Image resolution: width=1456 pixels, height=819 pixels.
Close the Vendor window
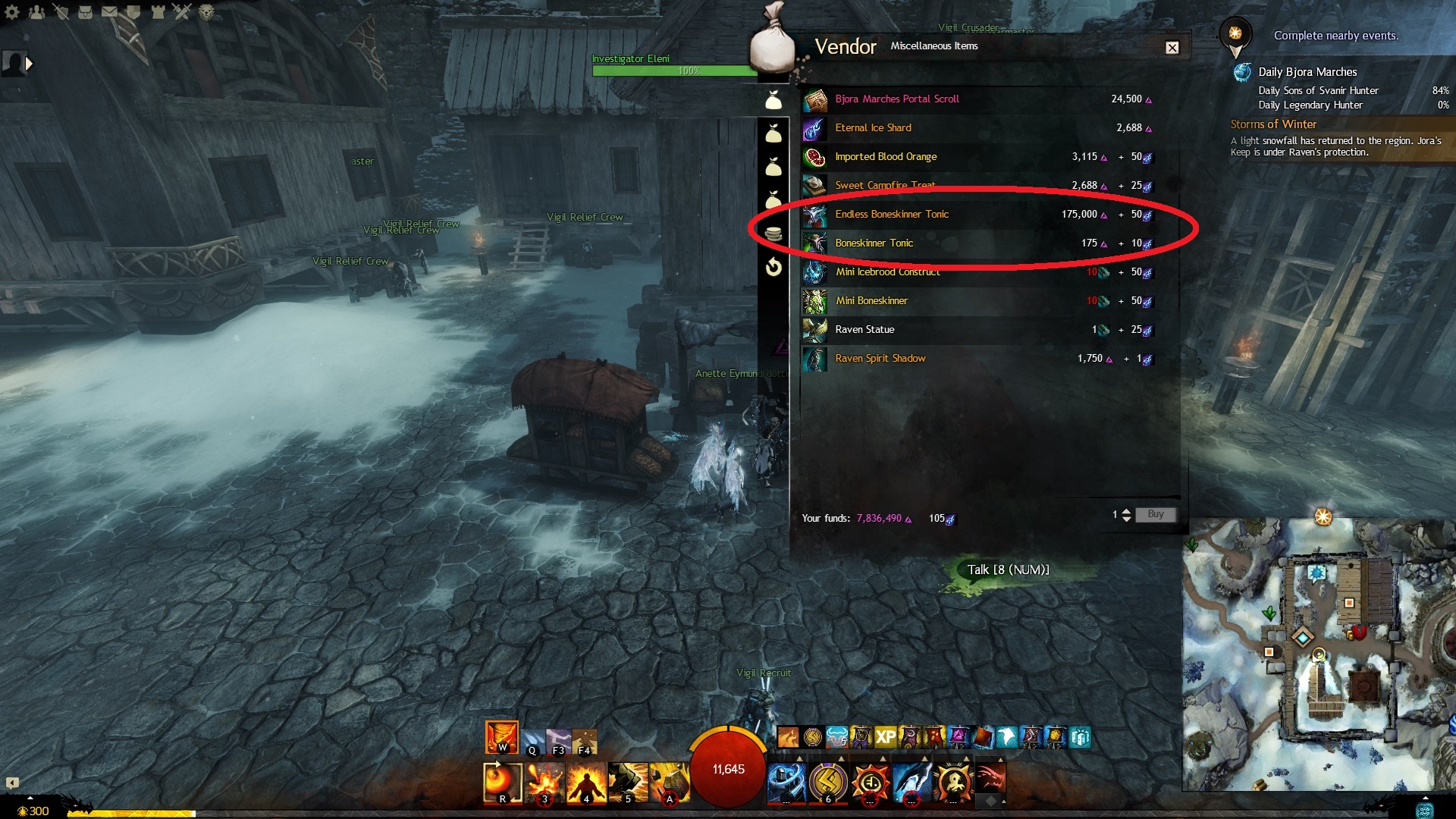[1172, 48]
